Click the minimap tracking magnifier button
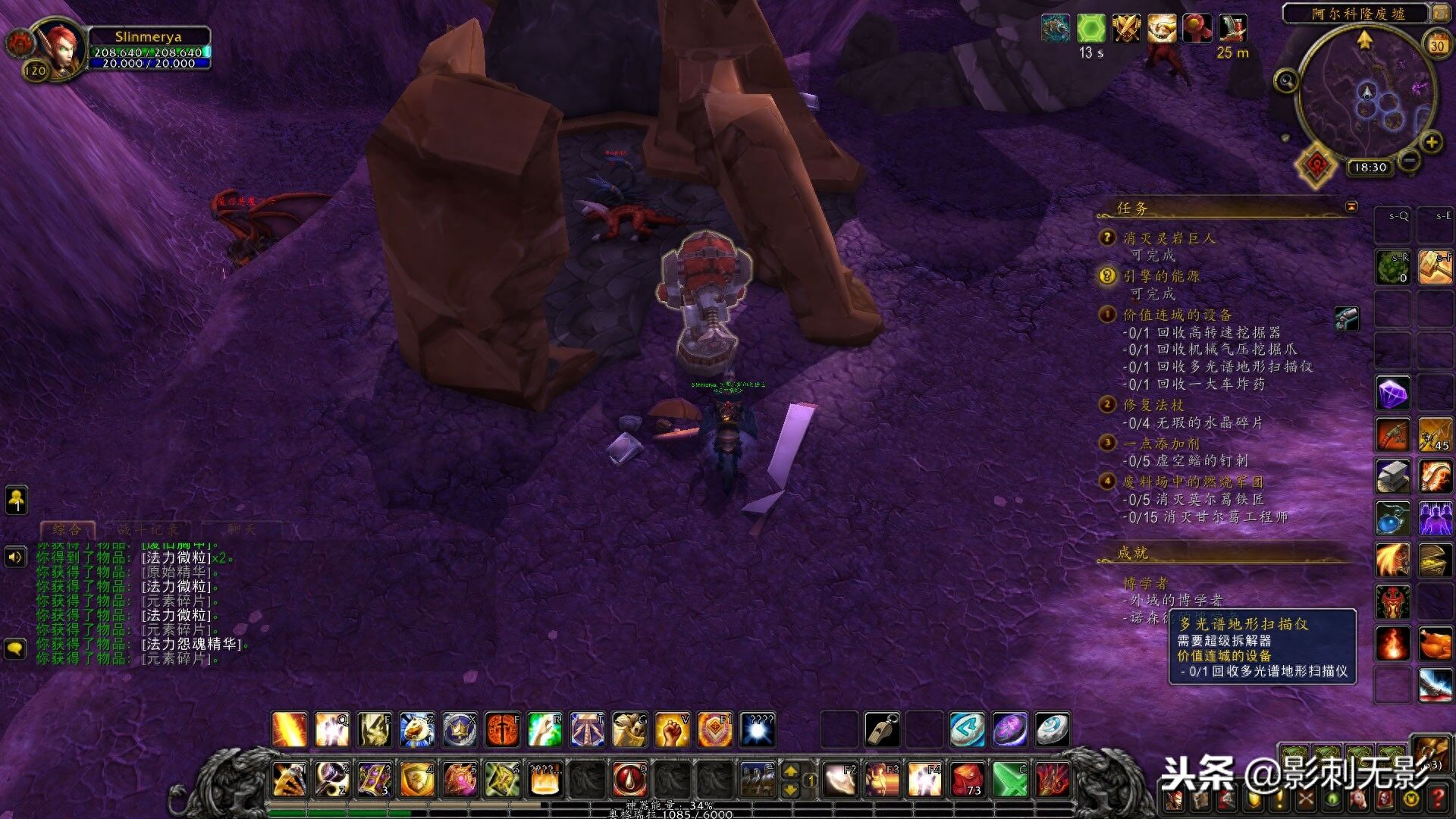Image resolution: width=1456 pixels, height=819 pixels. [1286, 80]
